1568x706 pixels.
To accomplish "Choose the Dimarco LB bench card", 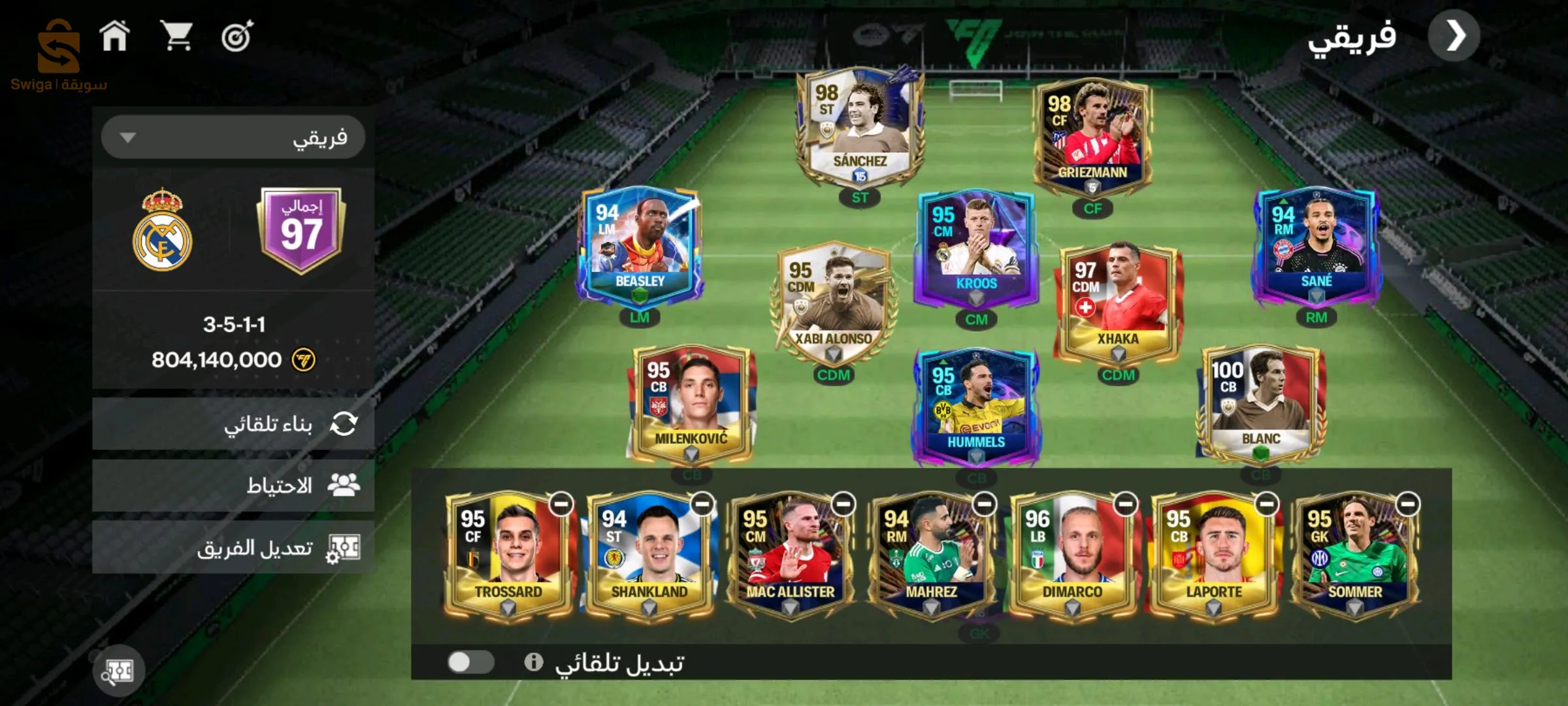I will tap(1072, 556).
